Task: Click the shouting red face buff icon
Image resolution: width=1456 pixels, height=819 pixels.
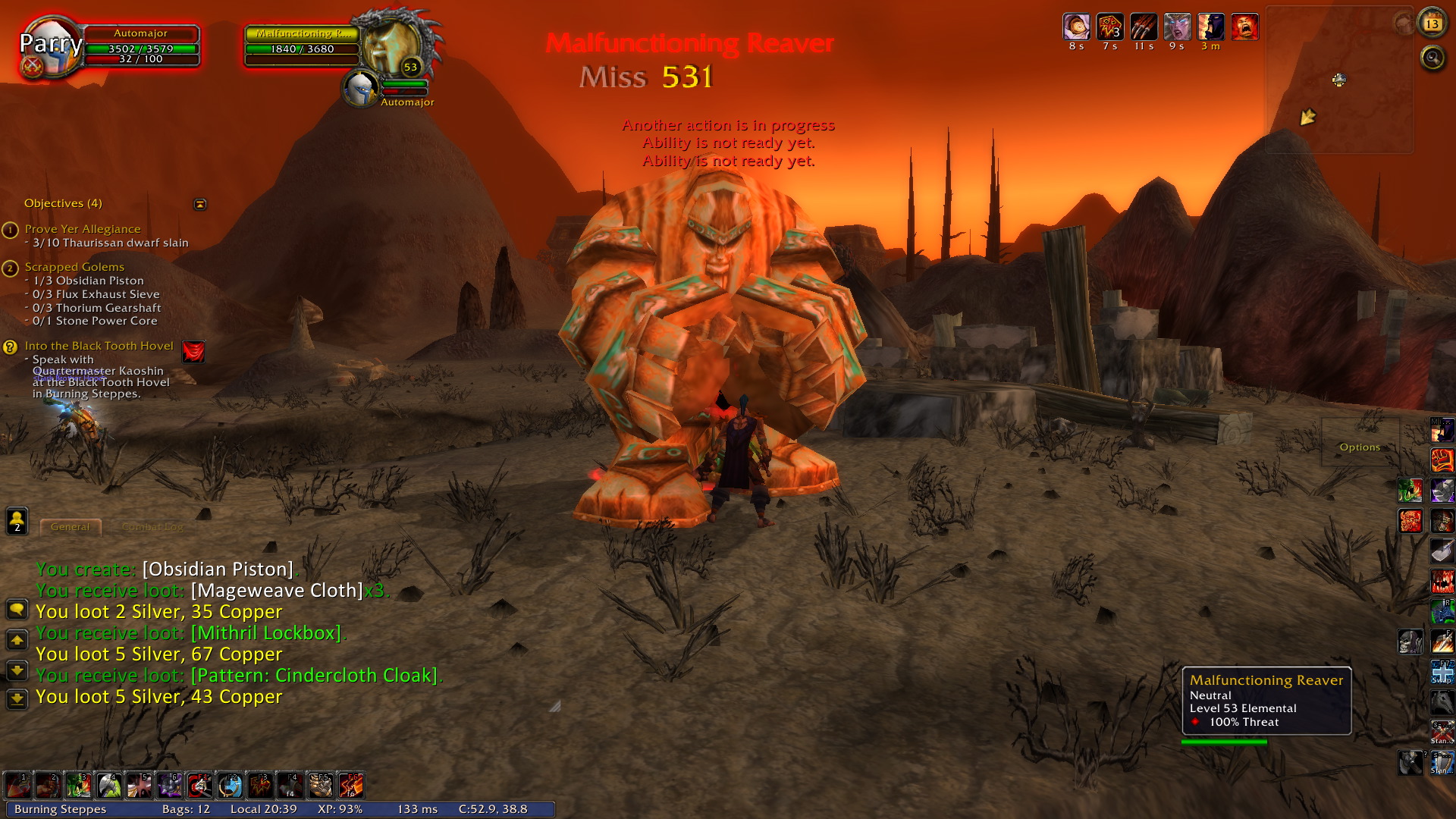Action: tap(1244, 27)
